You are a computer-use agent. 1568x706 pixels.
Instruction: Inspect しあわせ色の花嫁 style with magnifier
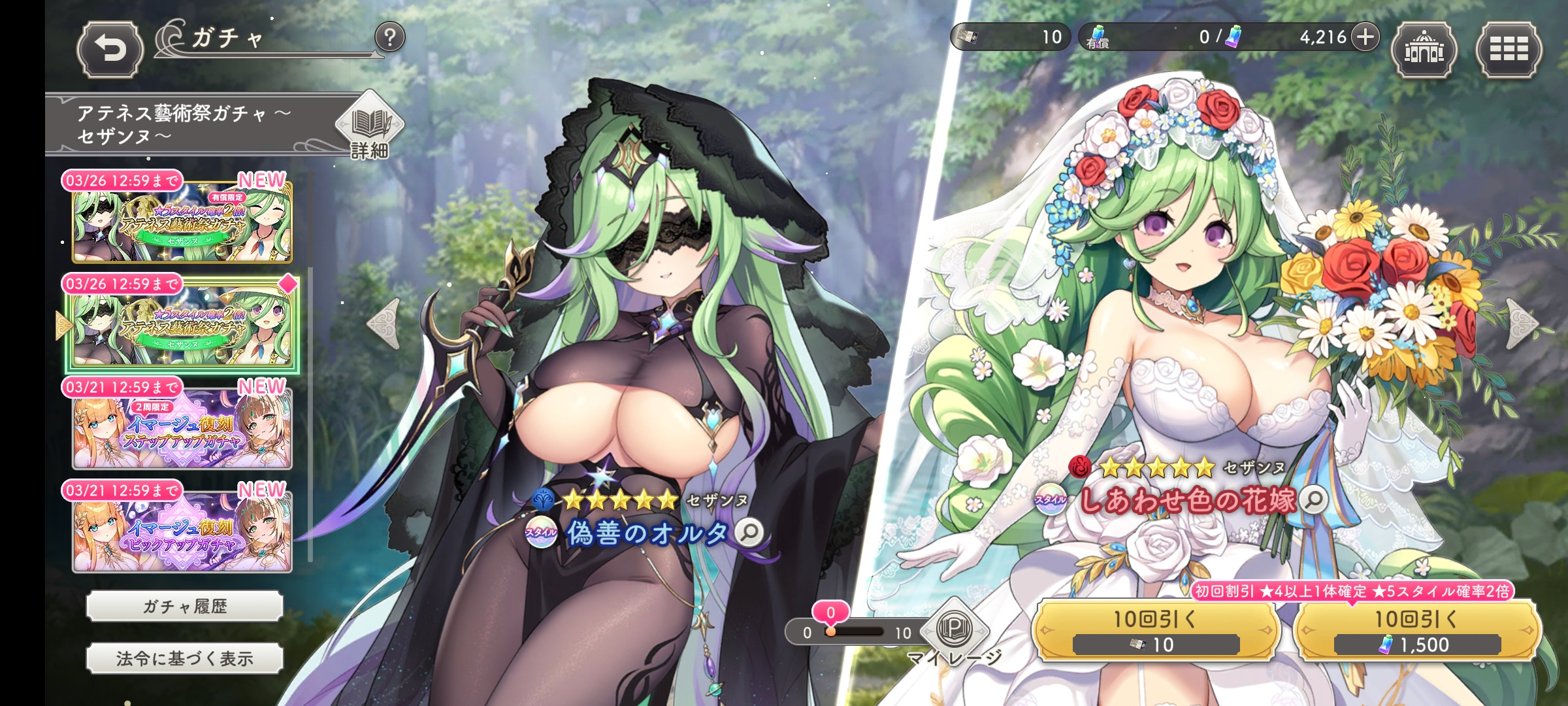[1313, 500]
